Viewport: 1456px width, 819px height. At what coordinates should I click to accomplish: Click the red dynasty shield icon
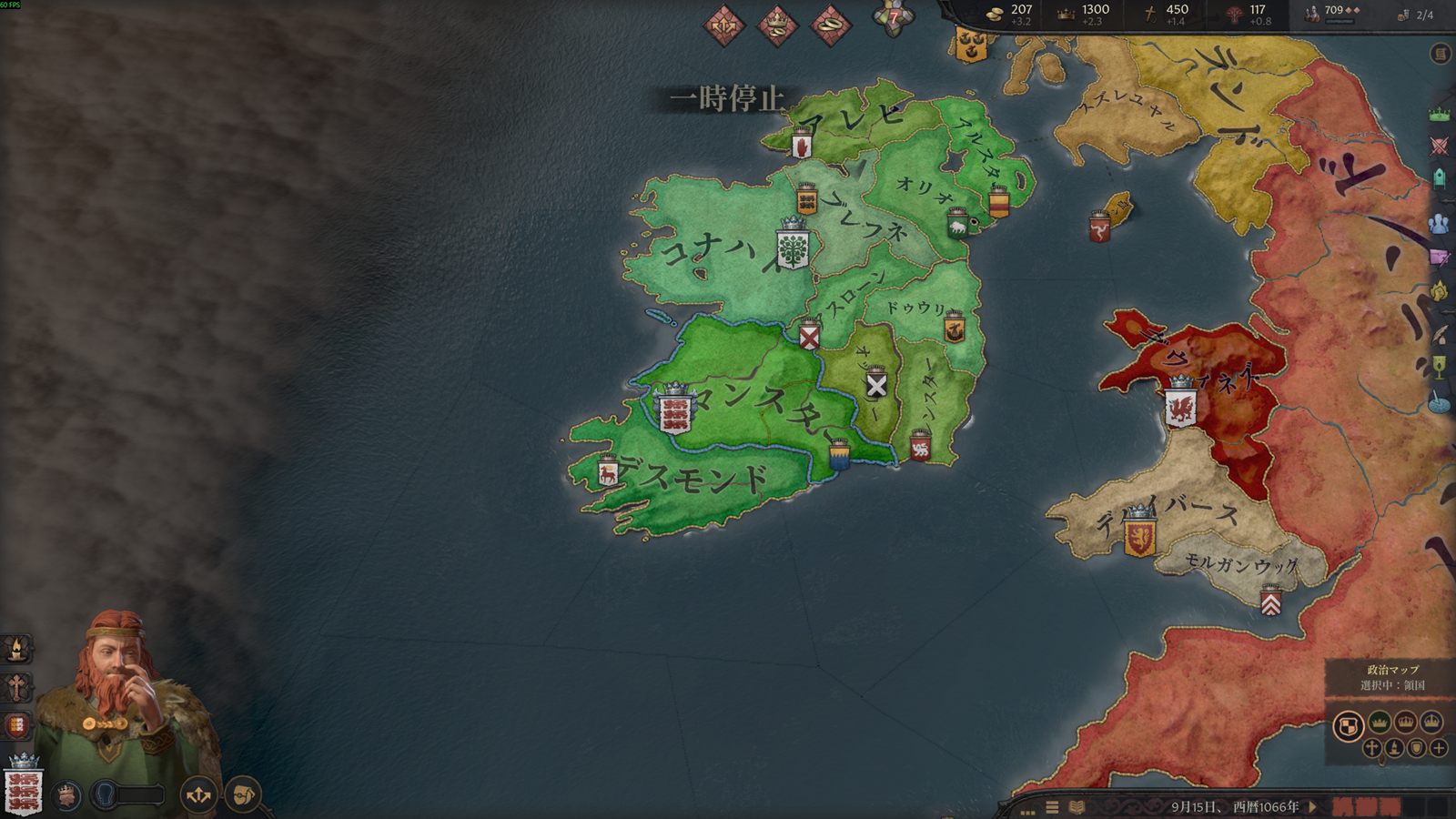coord(16,726)
